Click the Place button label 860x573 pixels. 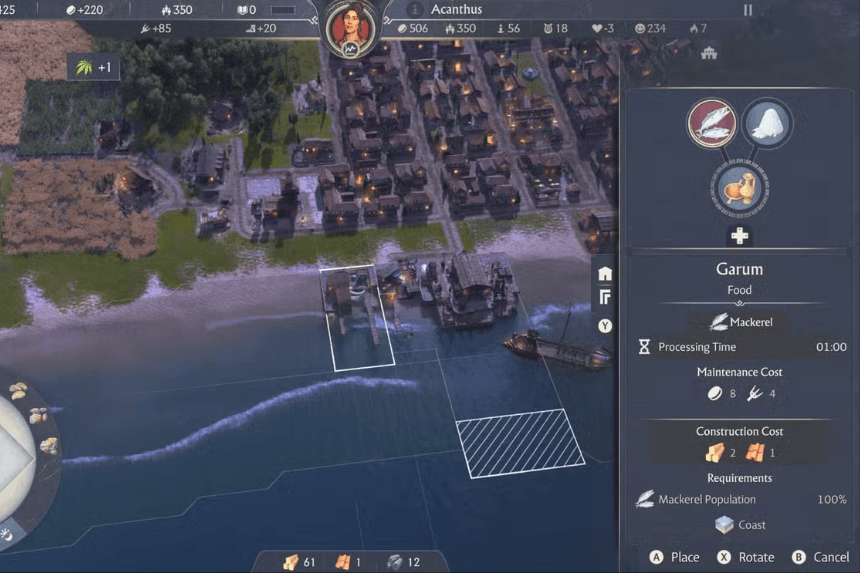click(685, 557)
